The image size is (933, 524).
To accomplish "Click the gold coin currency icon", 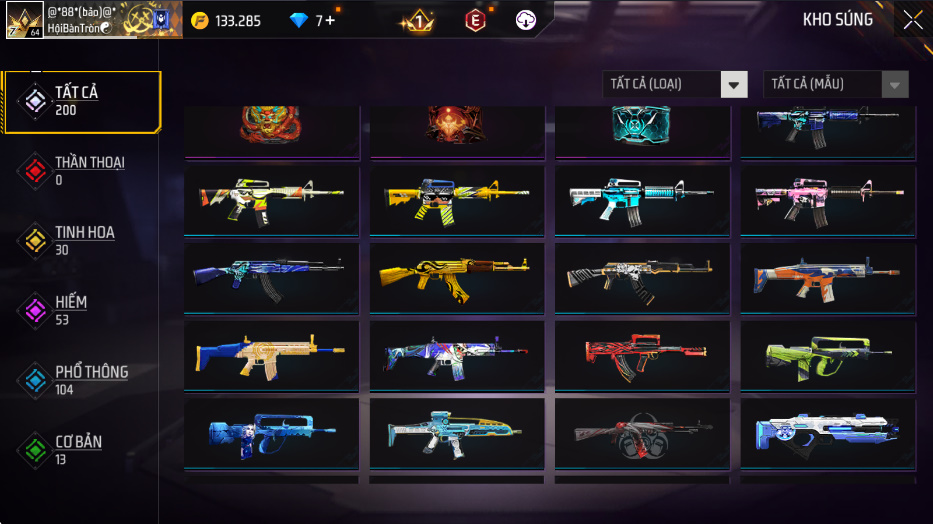I will 200,20.
